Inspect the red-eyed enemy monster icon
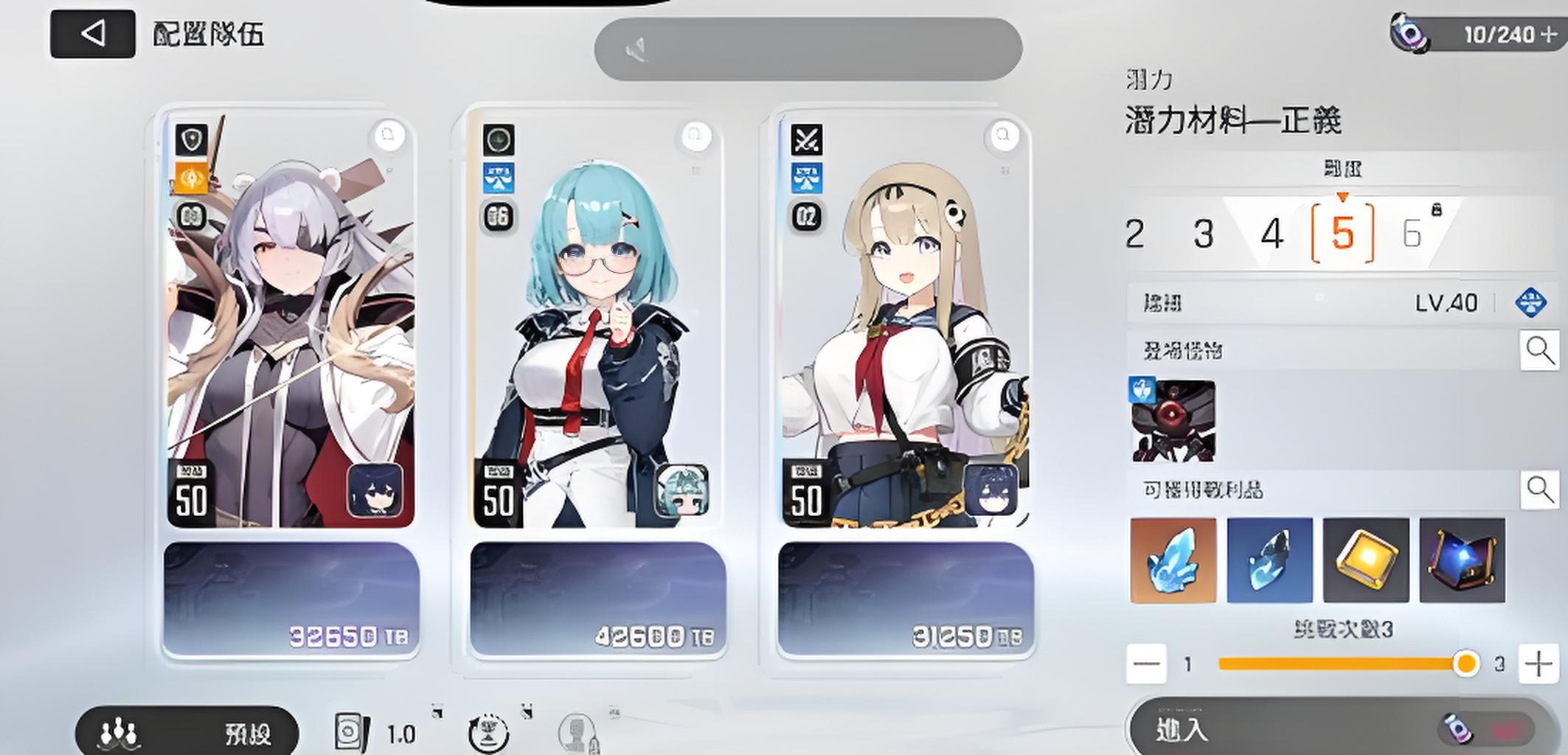Viewport: 1568px width, 755px height. [1173, 421]
